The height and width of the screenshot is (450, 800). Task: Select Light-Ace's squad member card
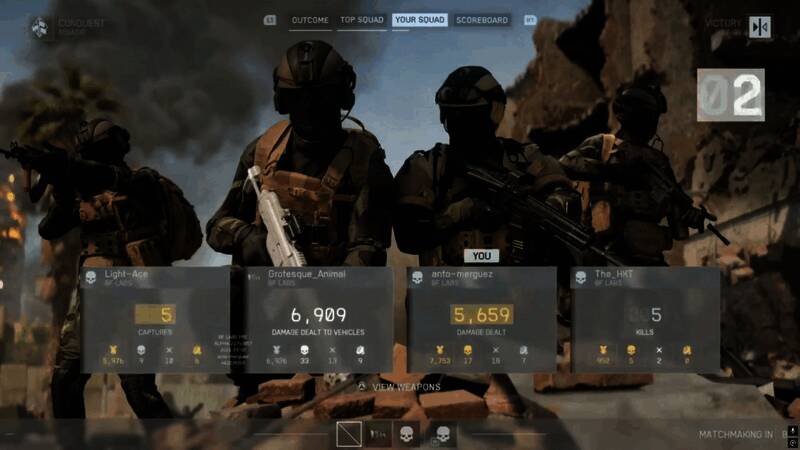pyautogui.click(x=155, y=319)
